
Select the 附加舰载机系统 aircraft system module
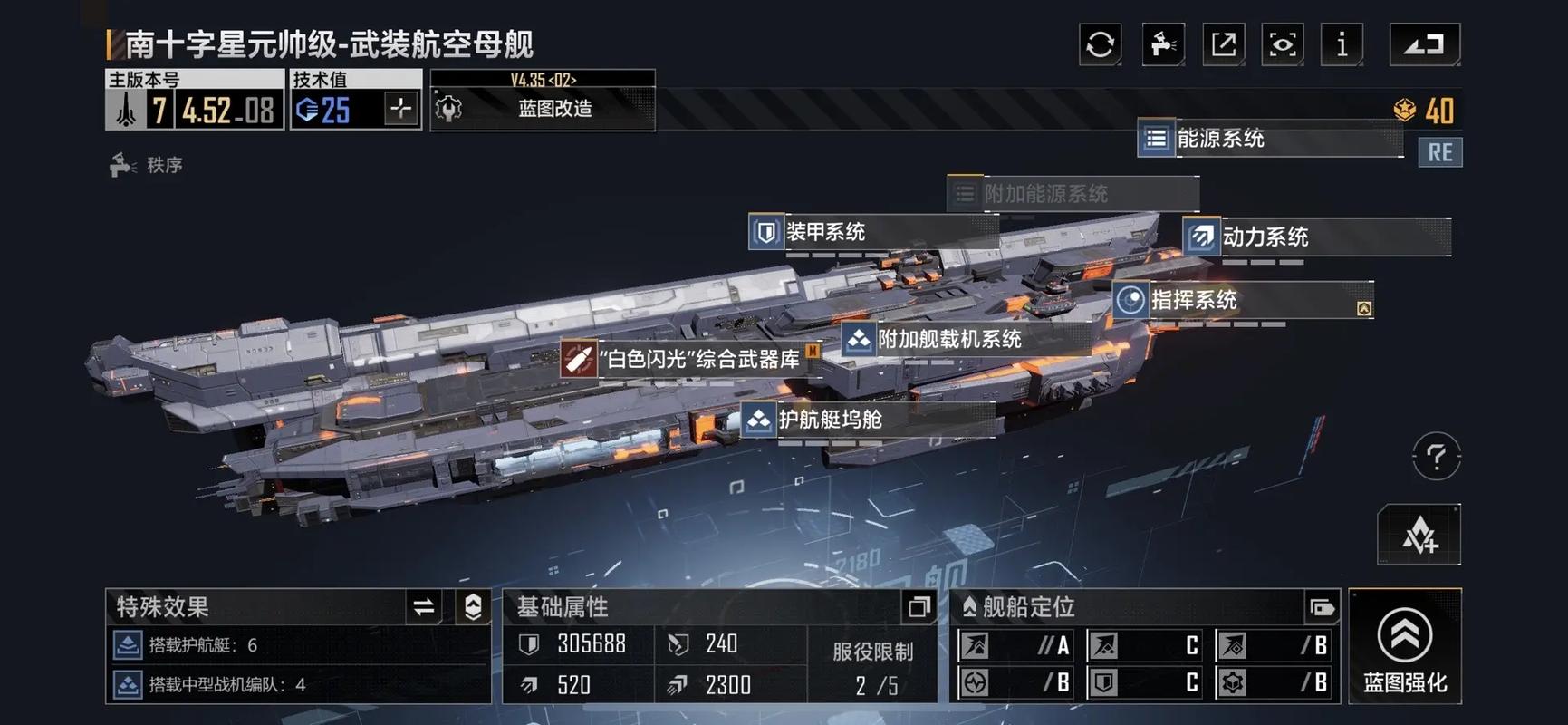click(x=948, y=340)
